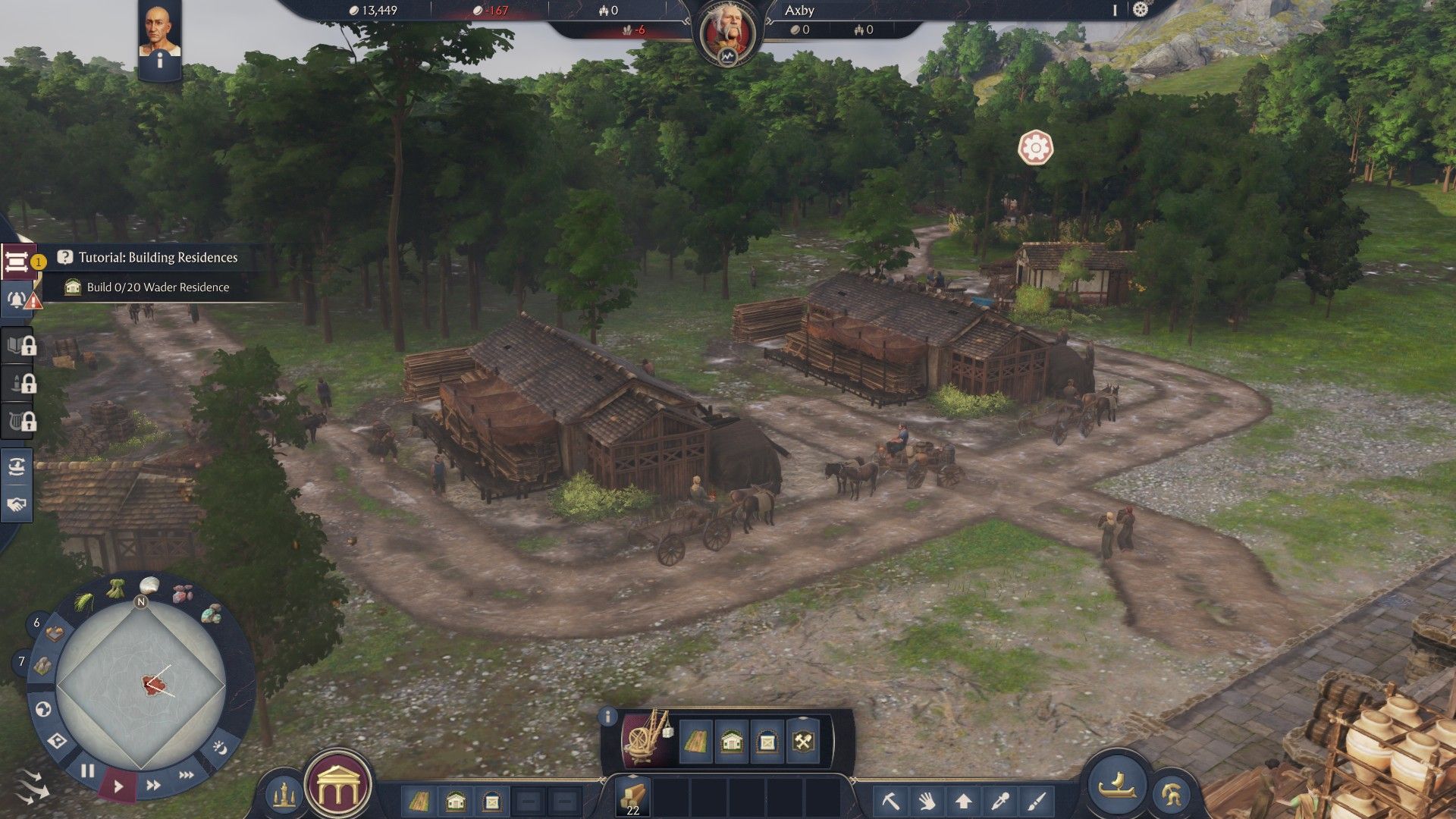The height and width of the screenshot is (819, 1456).
Task: Pause the game speed
Action: pyautogui.click(x=87, y=771)
